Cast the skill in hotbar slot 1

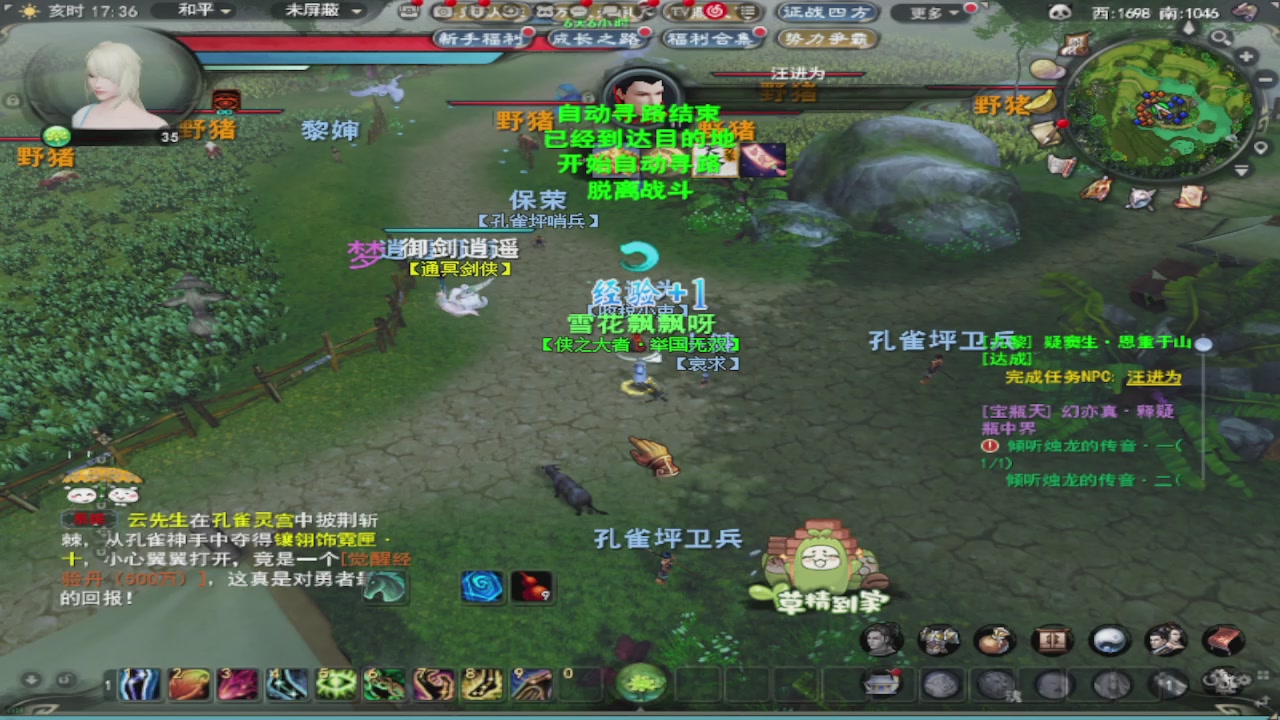click(x=138, y=684)
